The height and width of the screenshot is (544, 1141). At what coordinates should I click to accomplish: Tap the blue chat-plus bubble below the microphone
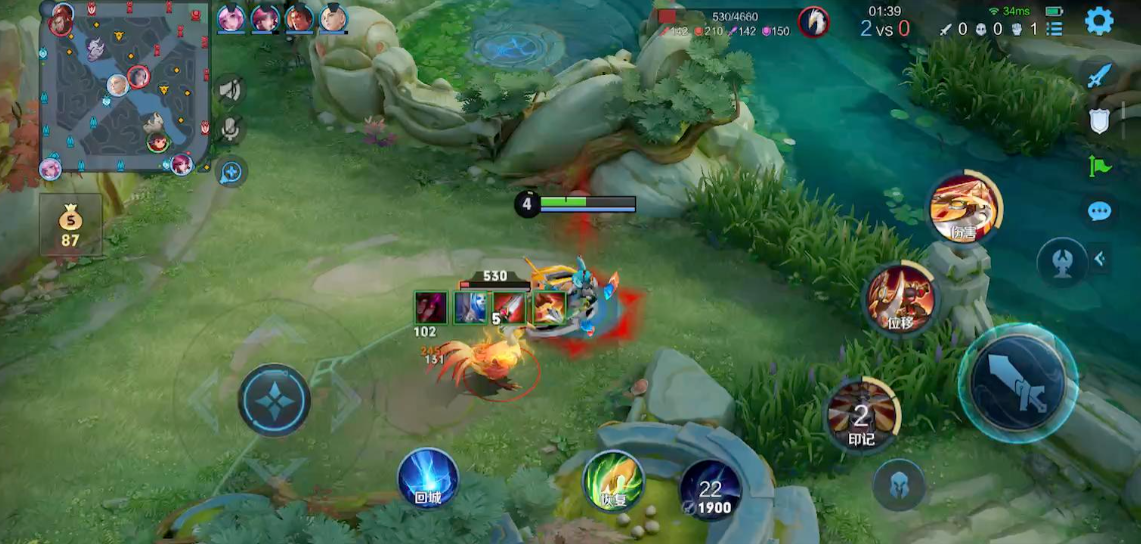231,172
